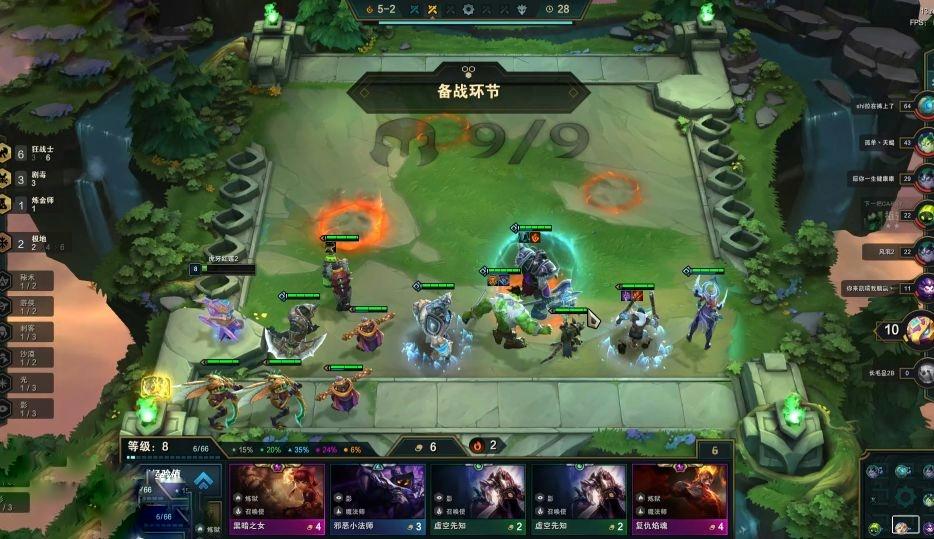Click the board minimap in the corner

(898, 497)
